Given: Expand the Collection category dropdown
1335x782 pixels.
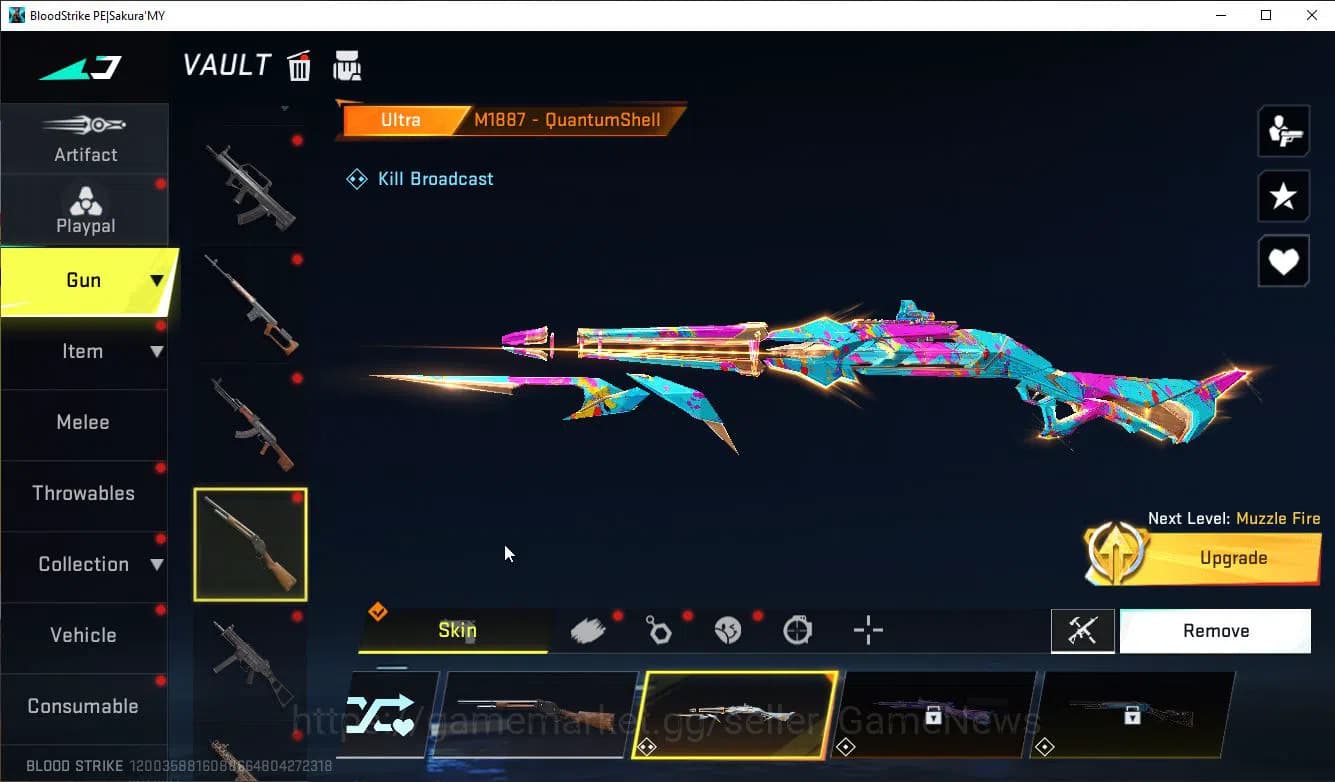Looking at the screenshot, I should click(x=155, y=565).
